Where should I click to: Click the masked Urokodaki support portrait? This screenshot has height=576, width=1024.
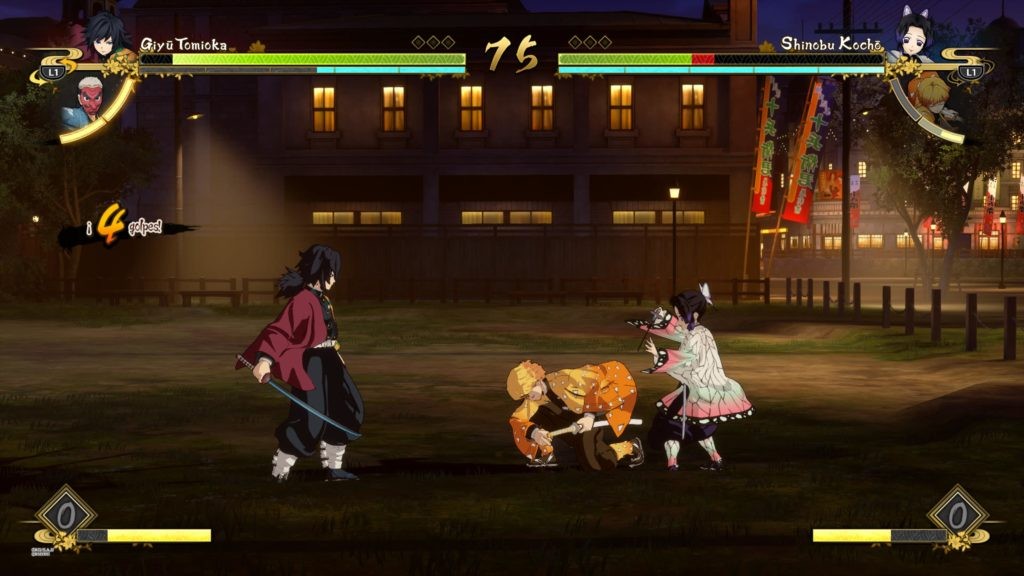tap(88, 100)
